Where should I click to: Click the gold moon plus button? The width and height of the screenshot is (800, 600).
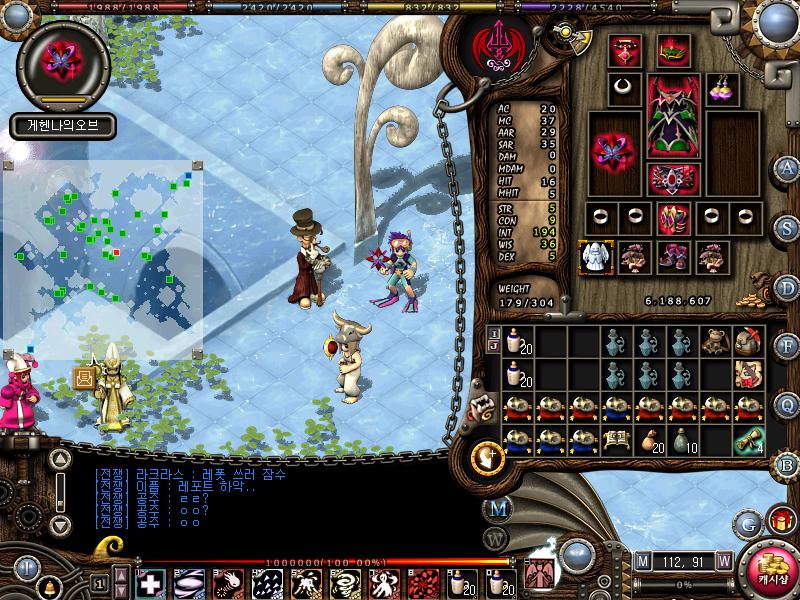click(x=488, y=456)
